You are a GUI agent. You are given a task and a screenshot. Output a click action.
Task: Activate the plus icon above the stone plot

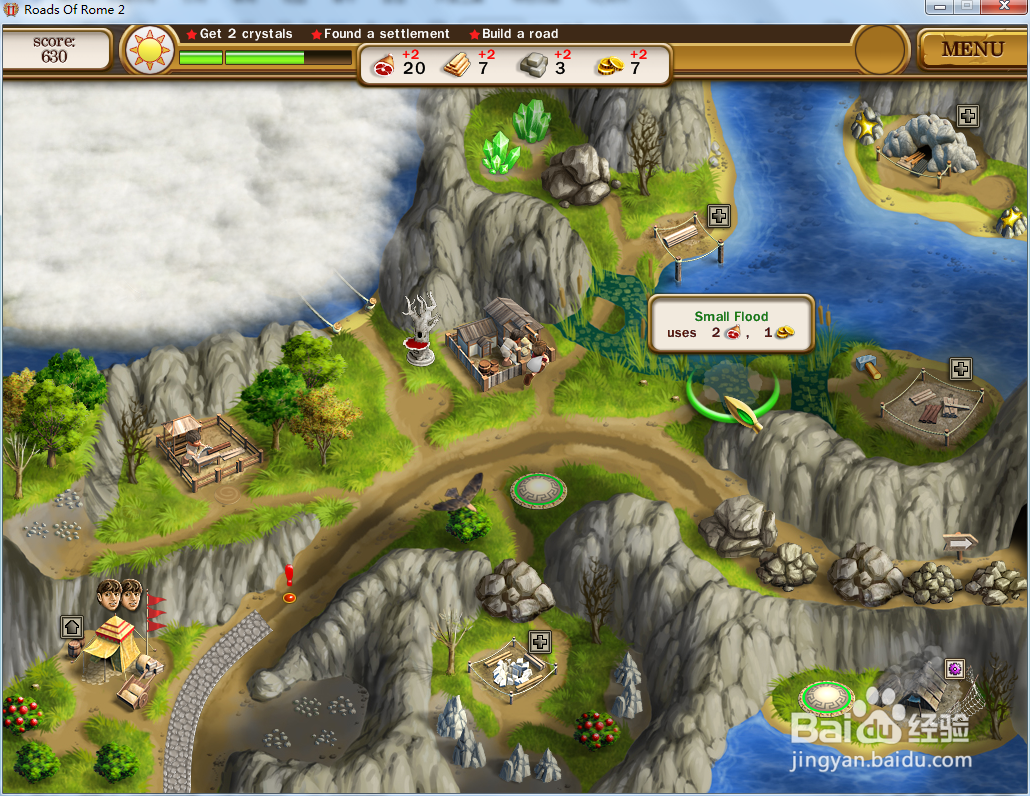(x=540, y=641)
